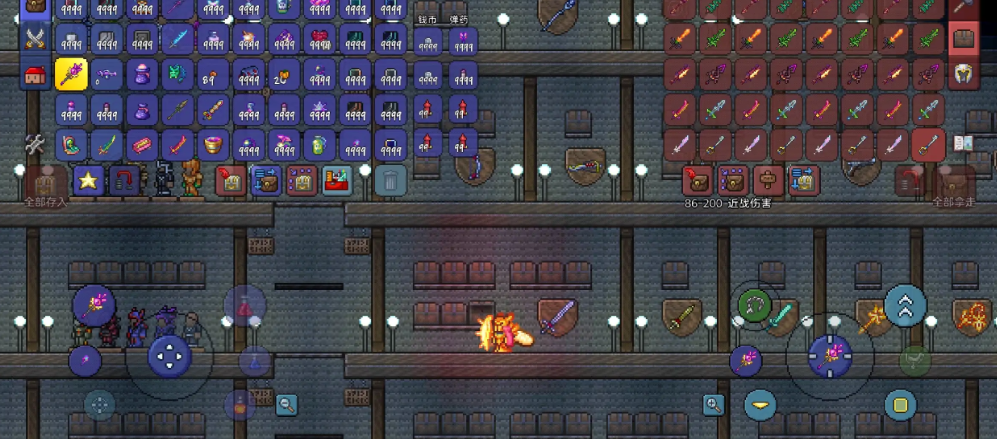Screen dimensions: 997x439
Task: Tap the attack aim joystick with staff
Action: click(x=829, y=354)
